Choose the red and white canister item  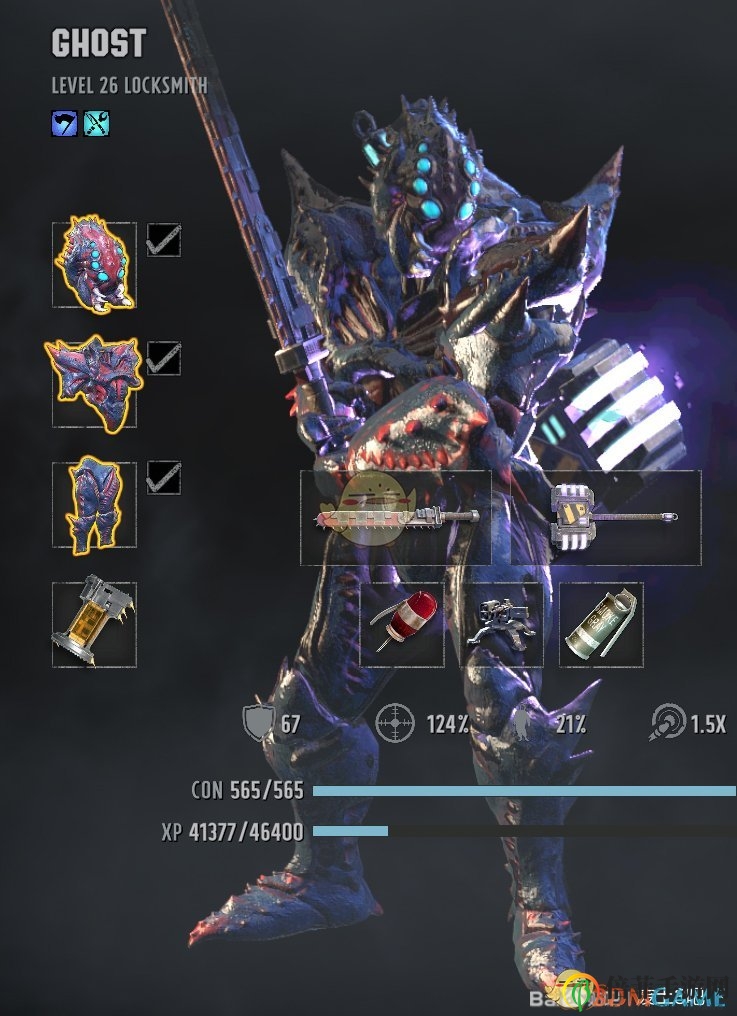[402, 624]
